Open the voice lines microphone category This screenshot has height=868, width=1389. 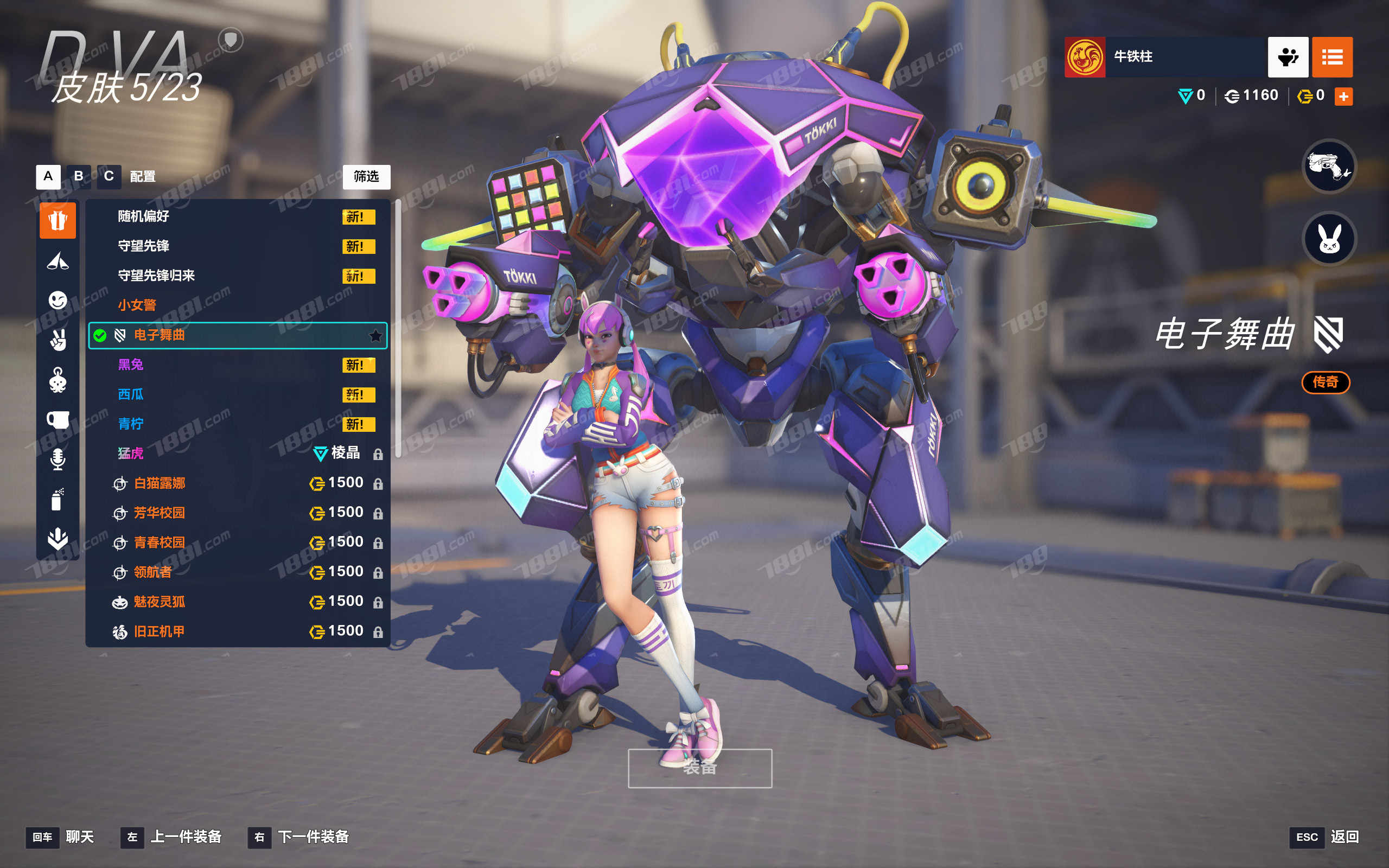(58, 459)
